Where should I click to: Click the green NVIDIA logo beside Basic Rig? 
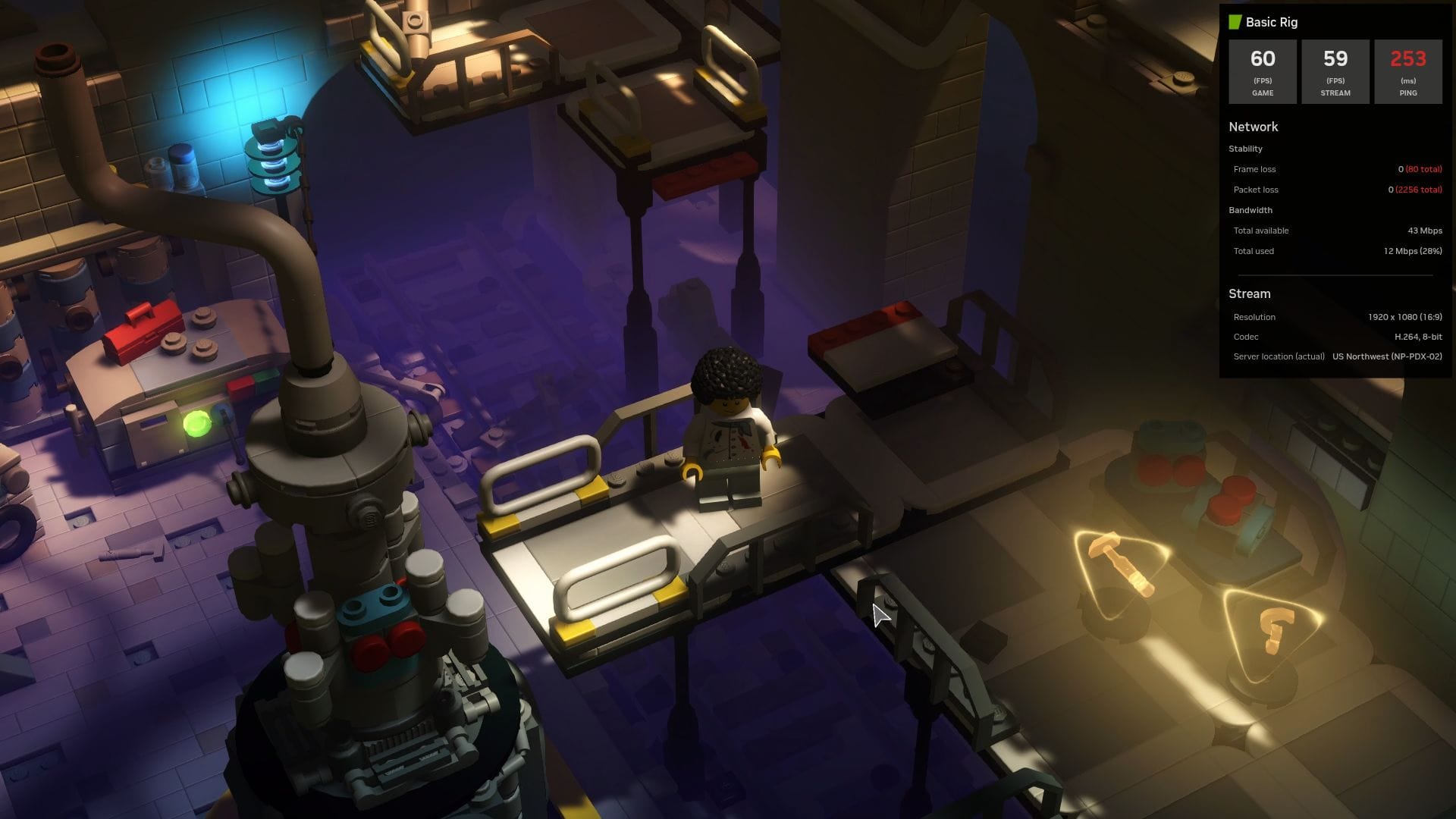pos(1236,22)
